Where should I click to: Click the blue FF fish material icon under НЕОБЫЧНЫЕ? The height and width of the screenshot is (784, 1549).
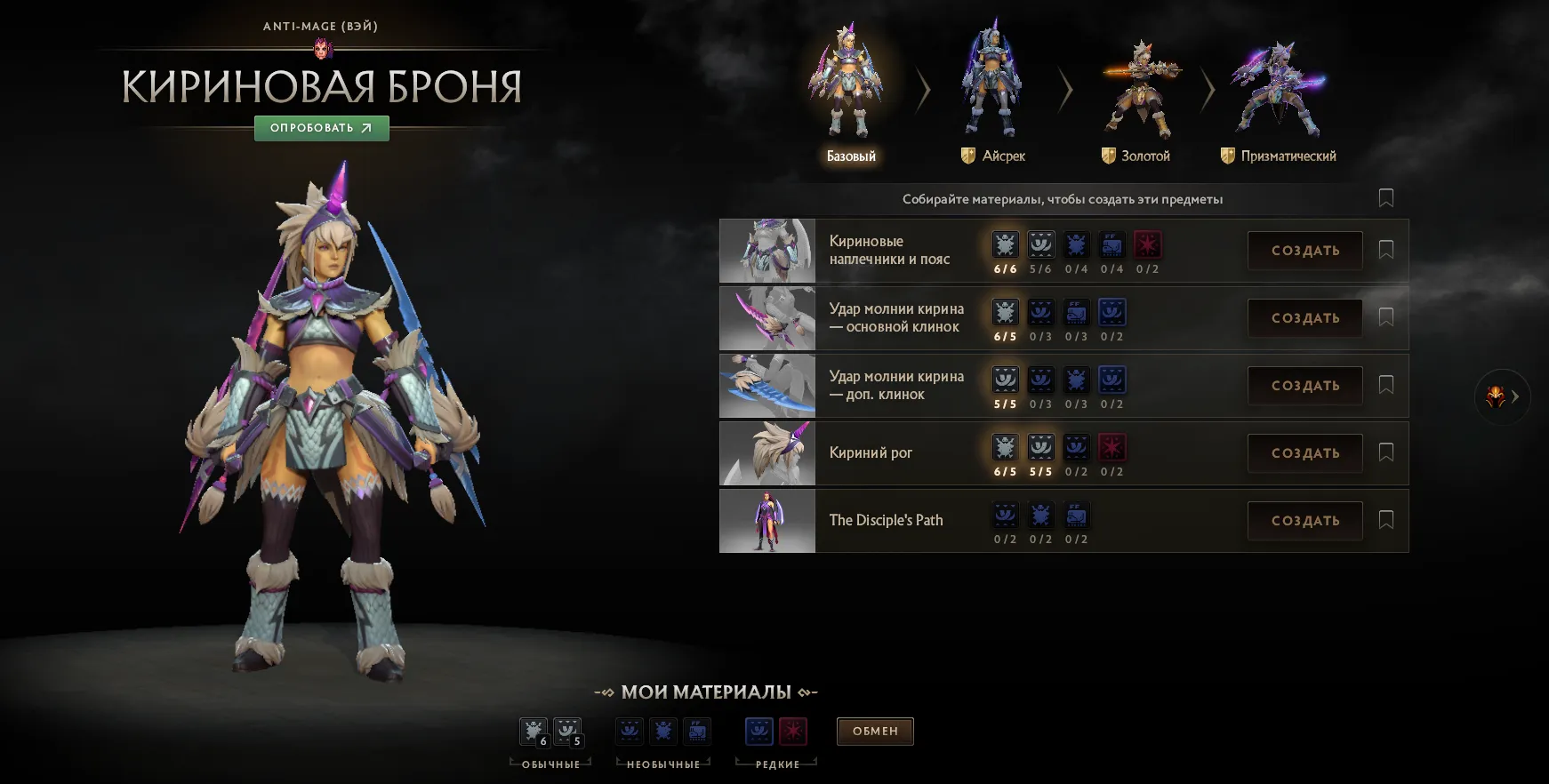pos(697,731)
